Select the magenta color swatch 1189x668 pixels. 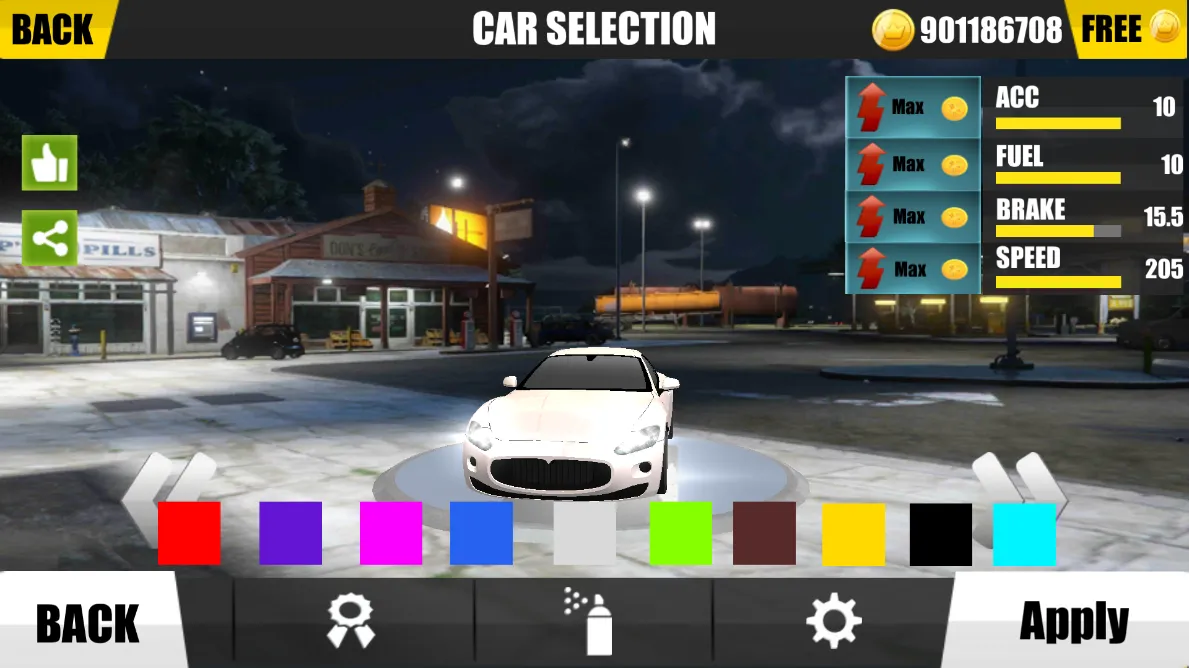(391, 533)
